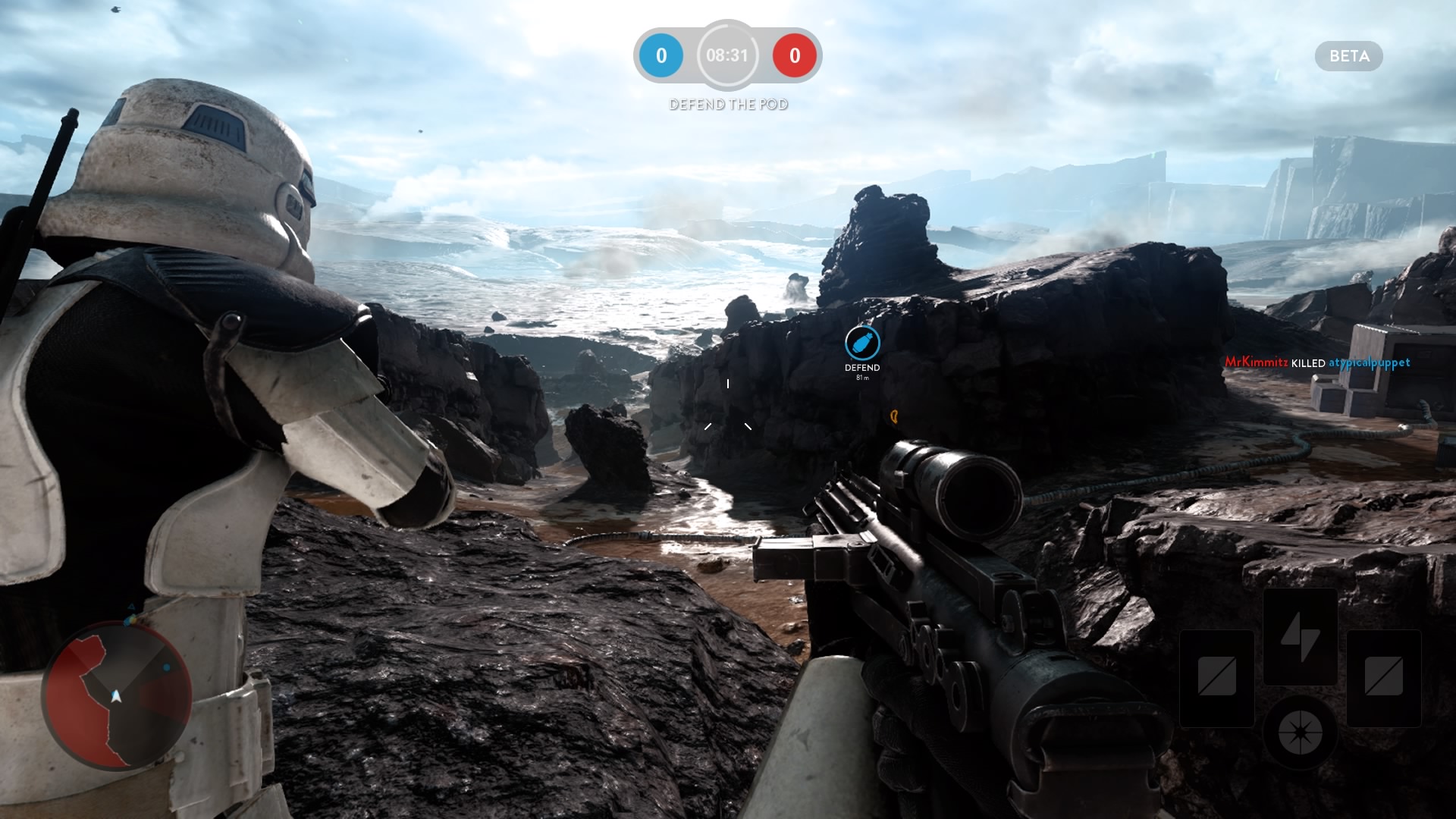Click the blue Defend pod objective marker
The image size is (1456, 819).
pos(862,344)
